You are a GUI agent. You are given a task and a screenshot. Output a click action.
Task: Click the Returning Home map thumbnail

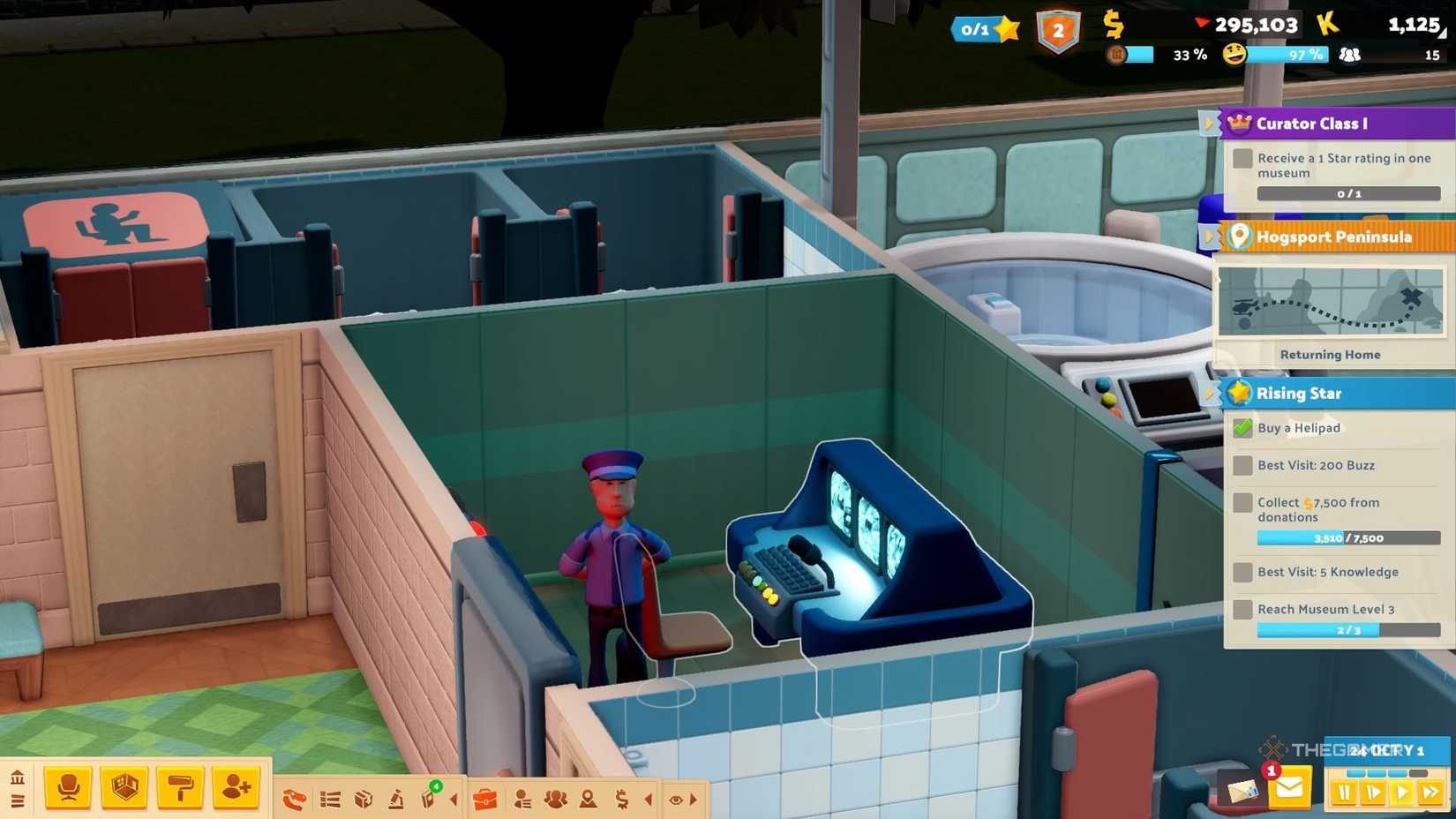tap(1331, 302)
